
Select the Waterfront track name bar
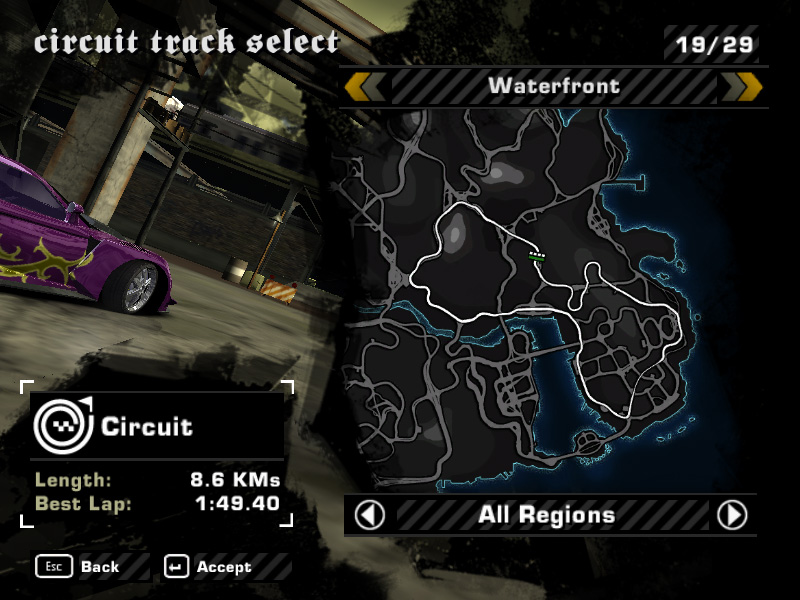pos(553,87)
